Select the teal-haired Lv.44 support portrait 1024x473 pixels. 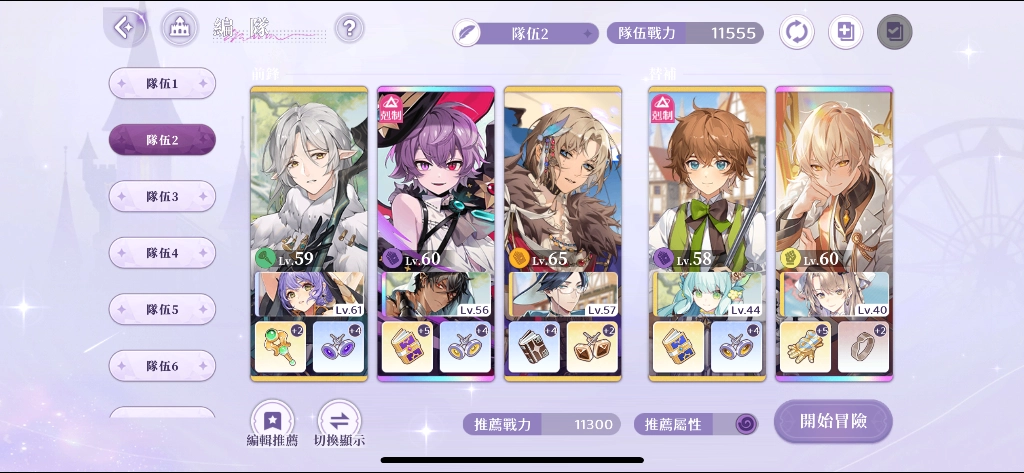[x=707, y=296]
